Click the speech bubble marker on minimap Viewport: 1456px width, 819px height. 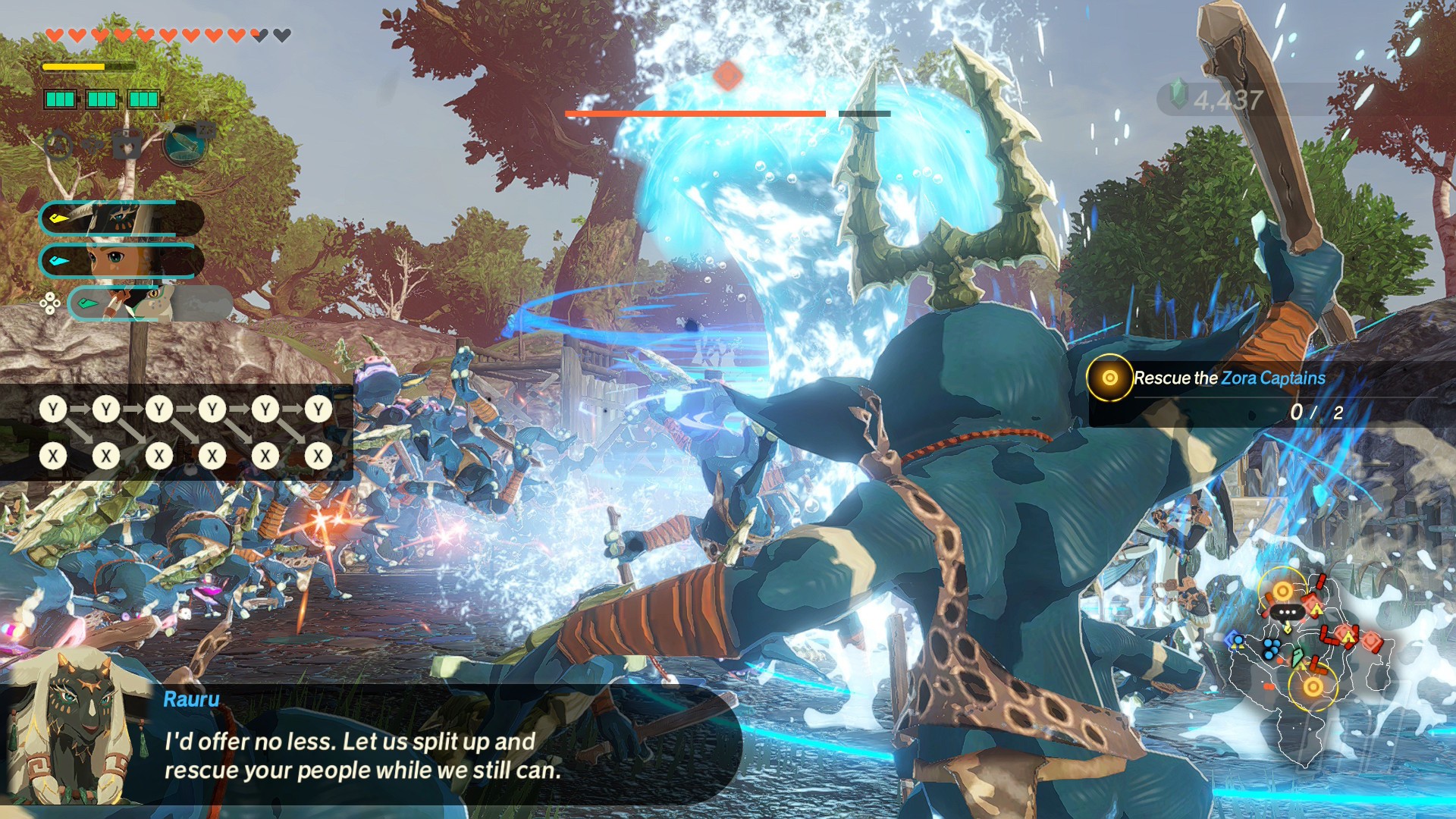pyautogui.click(x=1287, y=613)
